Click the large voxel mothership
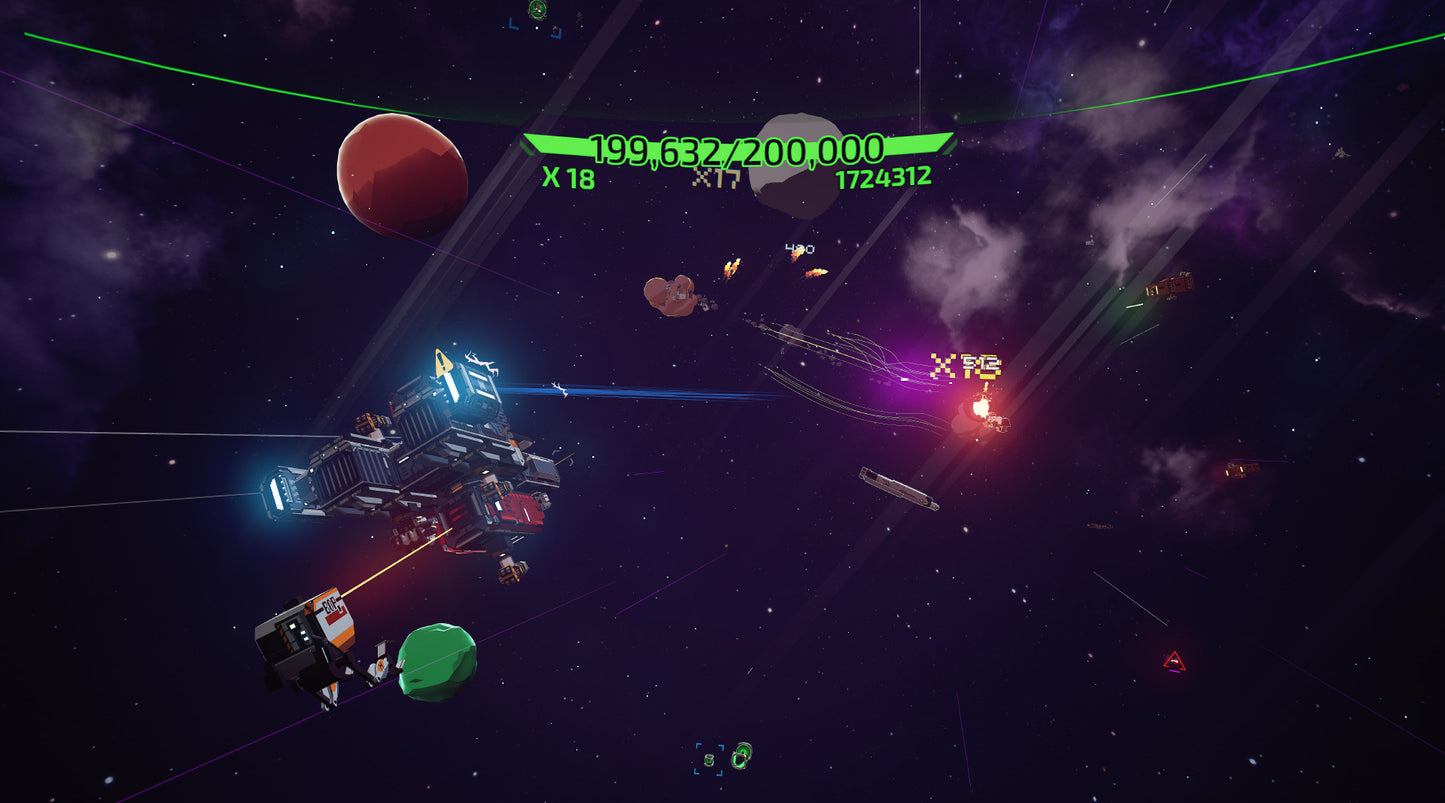 [x=420, y=450]
